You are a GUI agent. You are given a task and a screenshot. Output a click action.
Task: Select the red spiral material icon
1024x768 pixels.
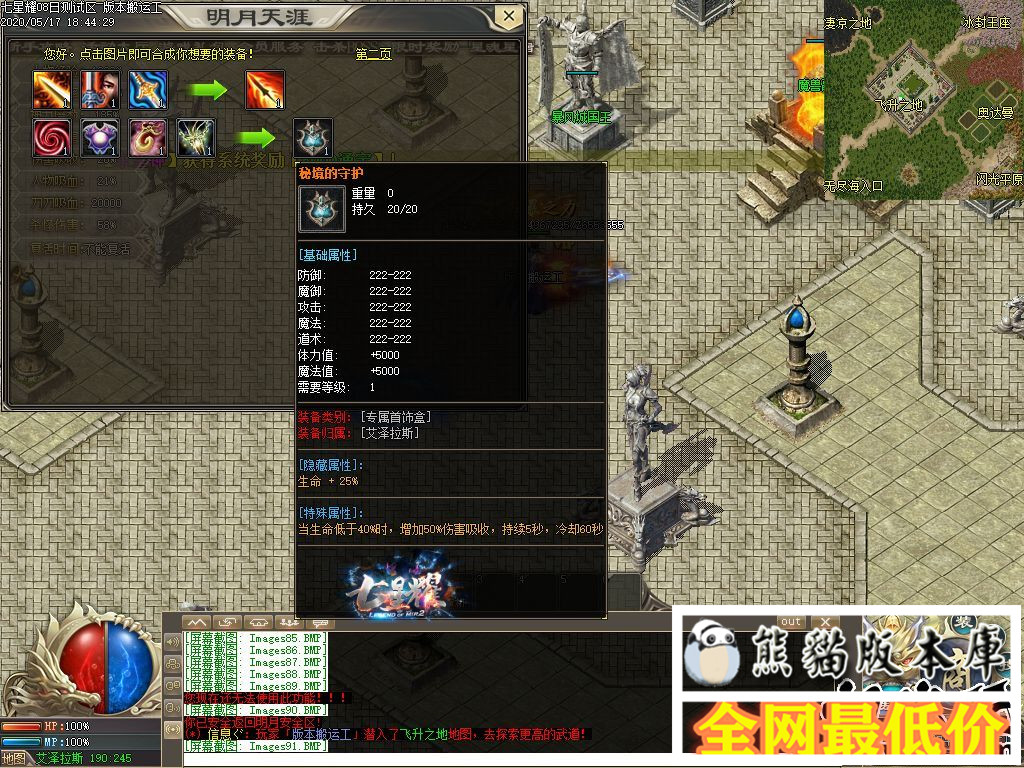[51, 138]
